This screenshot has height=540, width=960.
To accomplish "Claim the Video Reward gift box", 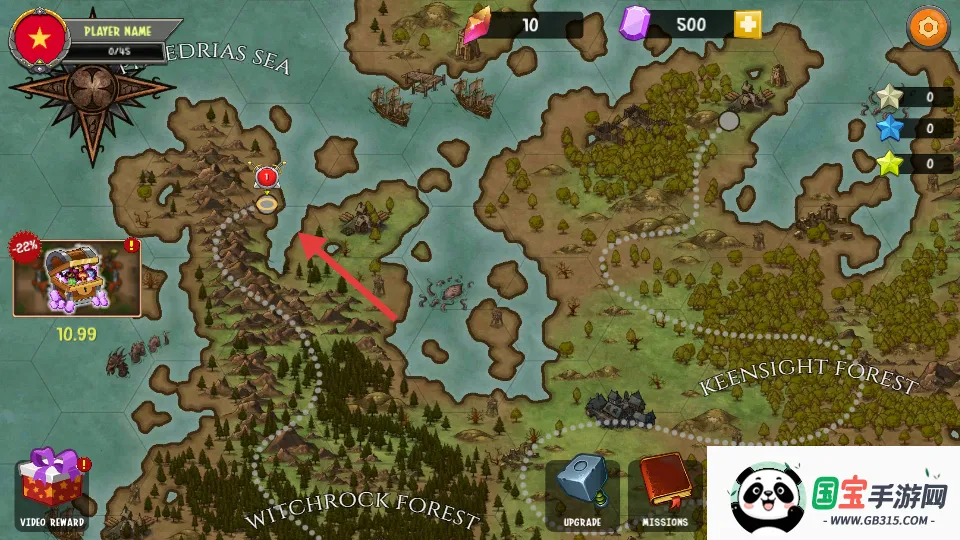I will coord(52,487).
